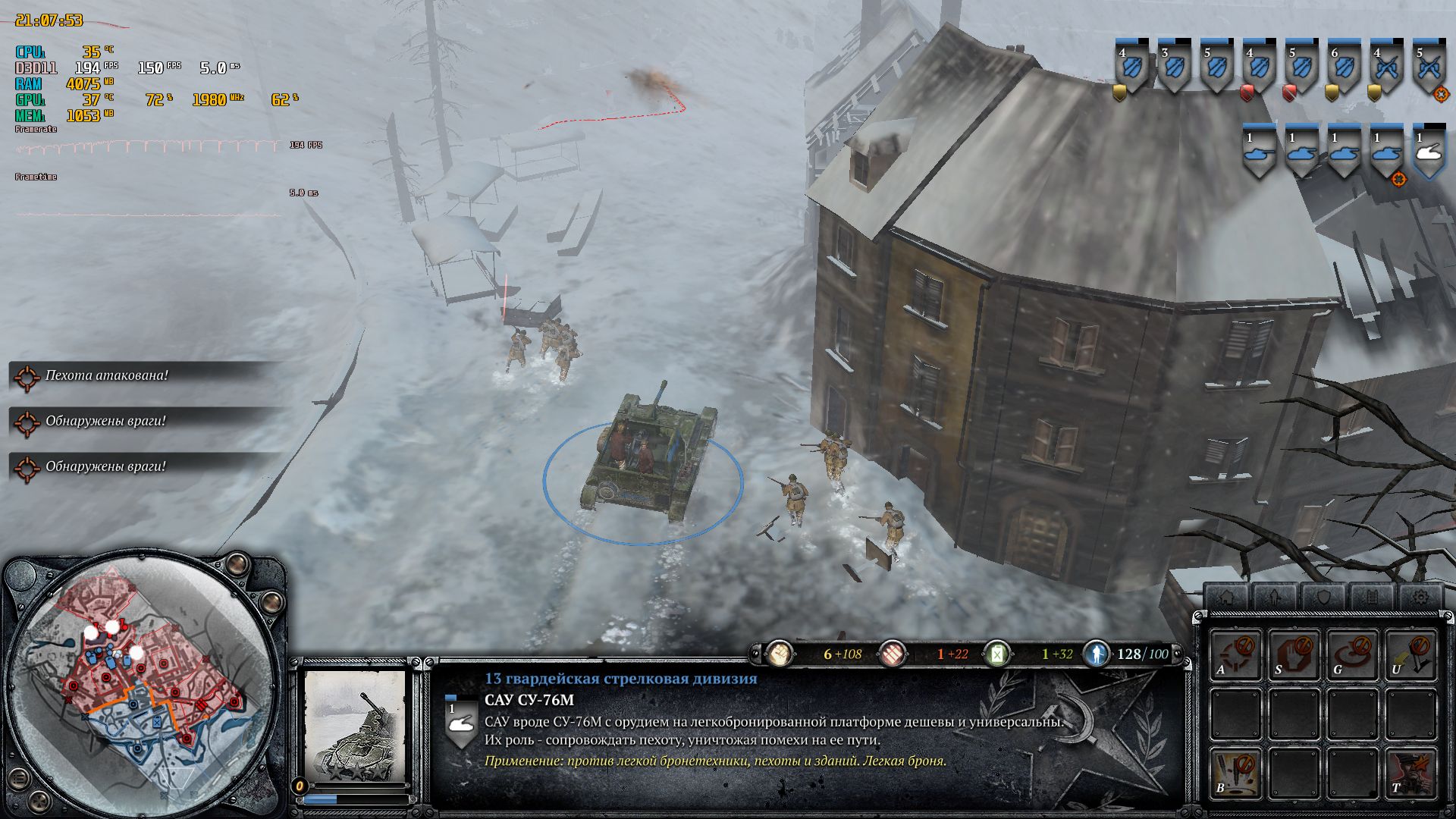Open the "Пехота атакована!" alert
Viewport: 1456px width, 819px height.
click(x=106, y=375)
